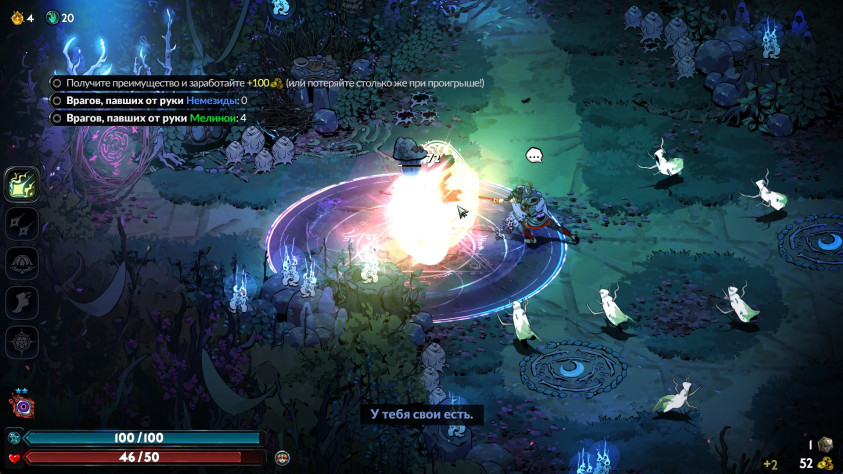This screenshot has width=843, height=474.
Task: Click the magick sigil slot with circular pentagram
Action: (22, 341)
